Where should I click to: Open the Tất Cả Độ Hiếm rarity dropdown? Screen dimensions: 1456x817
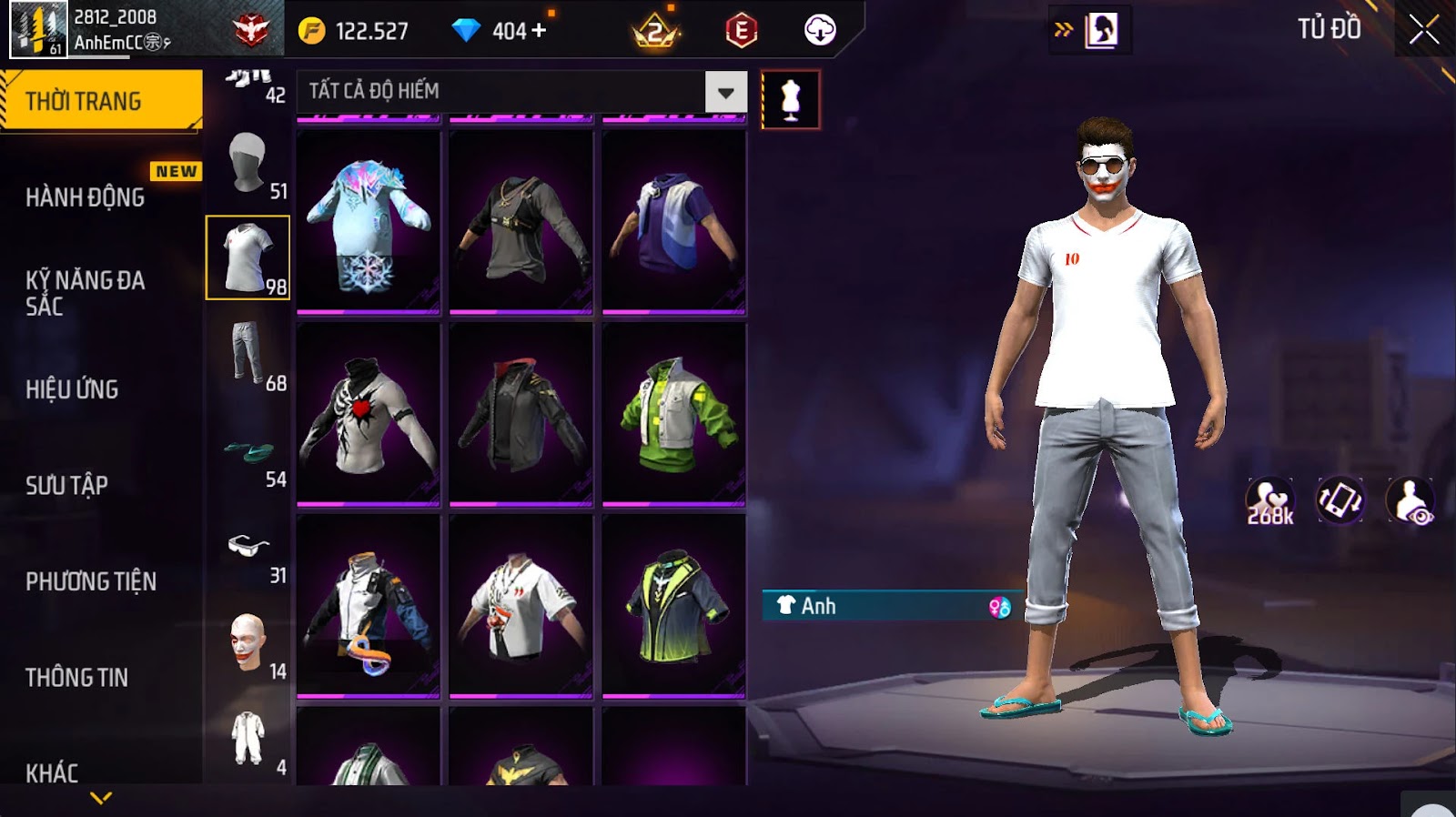tap(725, 92)
